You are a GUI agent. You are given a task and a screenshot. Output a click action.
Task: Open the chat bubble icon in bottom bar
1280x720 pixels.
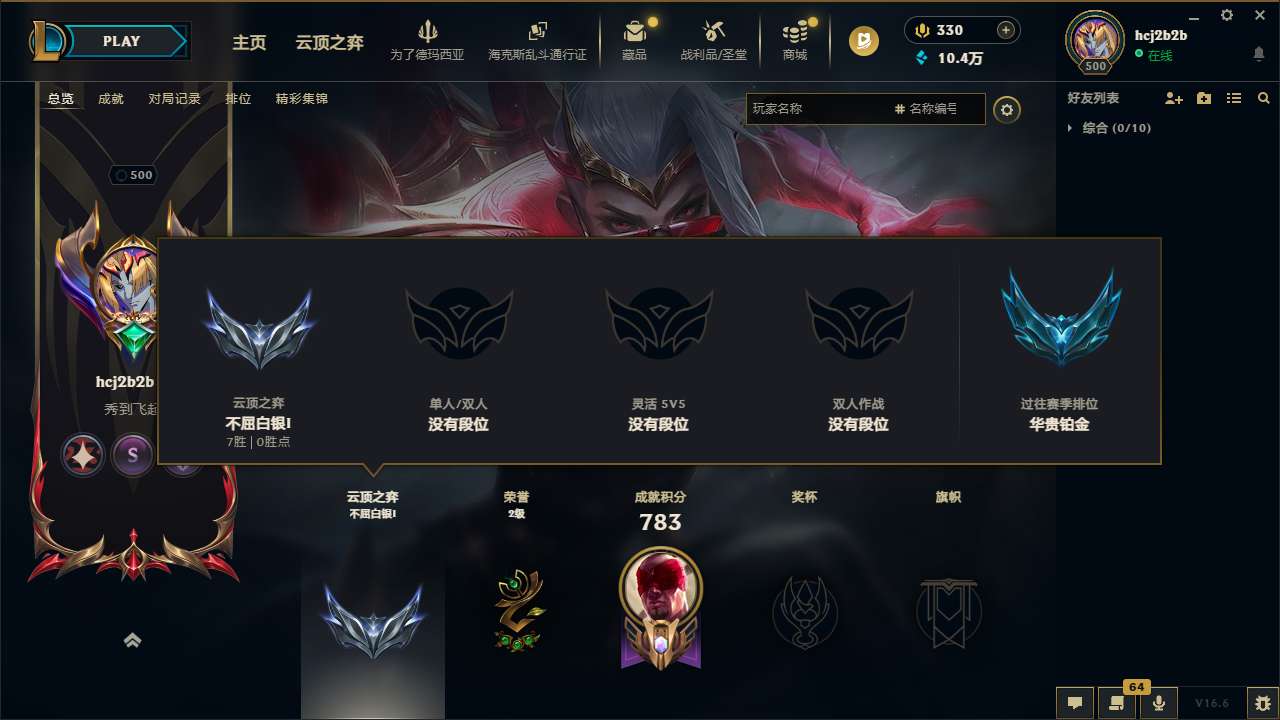pos(1074,702)
